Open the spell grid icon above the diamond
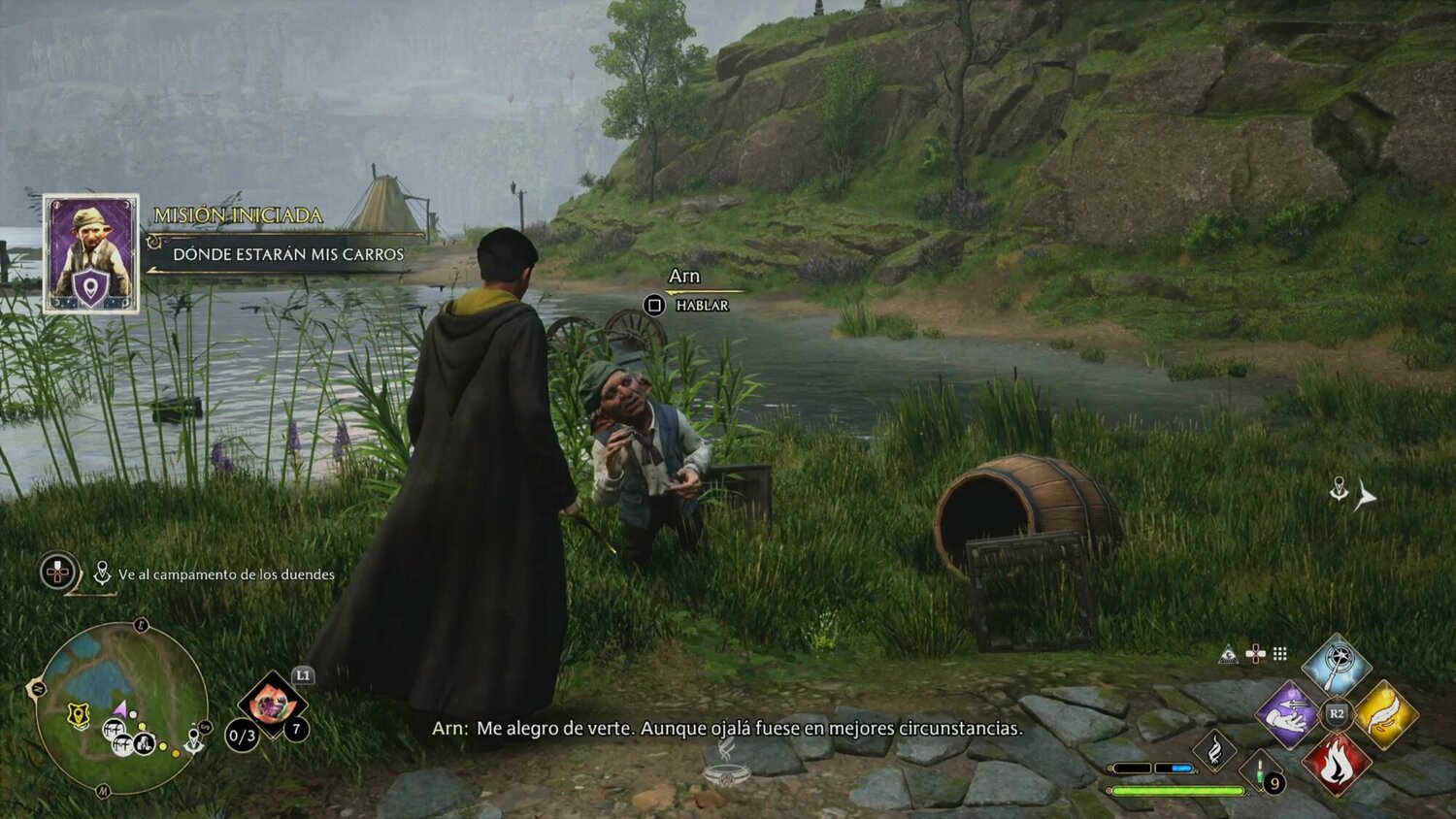The width and height of the screenshot is (1456, 819). point(1279,653)
